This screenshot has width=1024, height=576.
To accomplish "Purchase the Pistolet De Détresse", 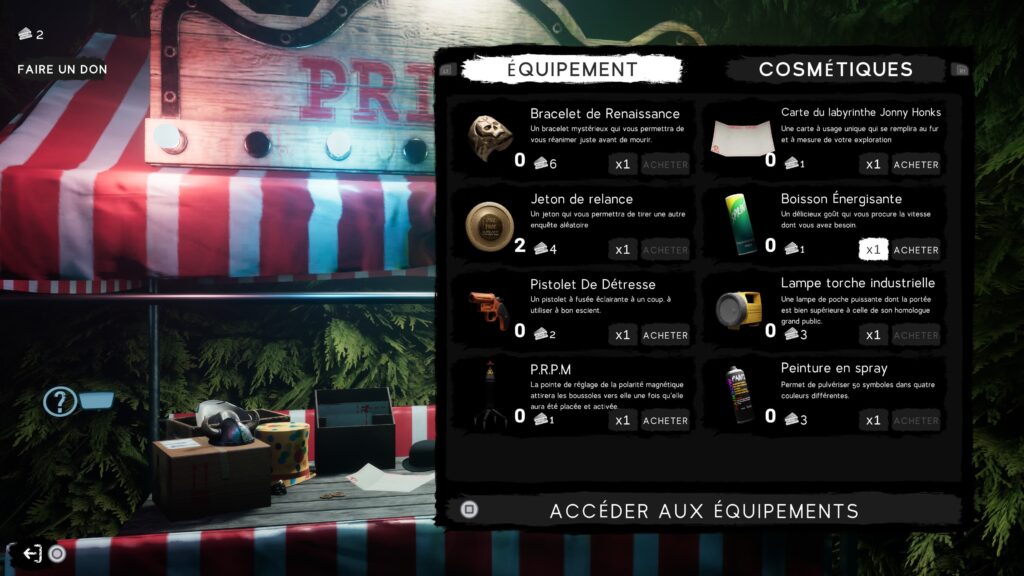I will pos(665,335).
